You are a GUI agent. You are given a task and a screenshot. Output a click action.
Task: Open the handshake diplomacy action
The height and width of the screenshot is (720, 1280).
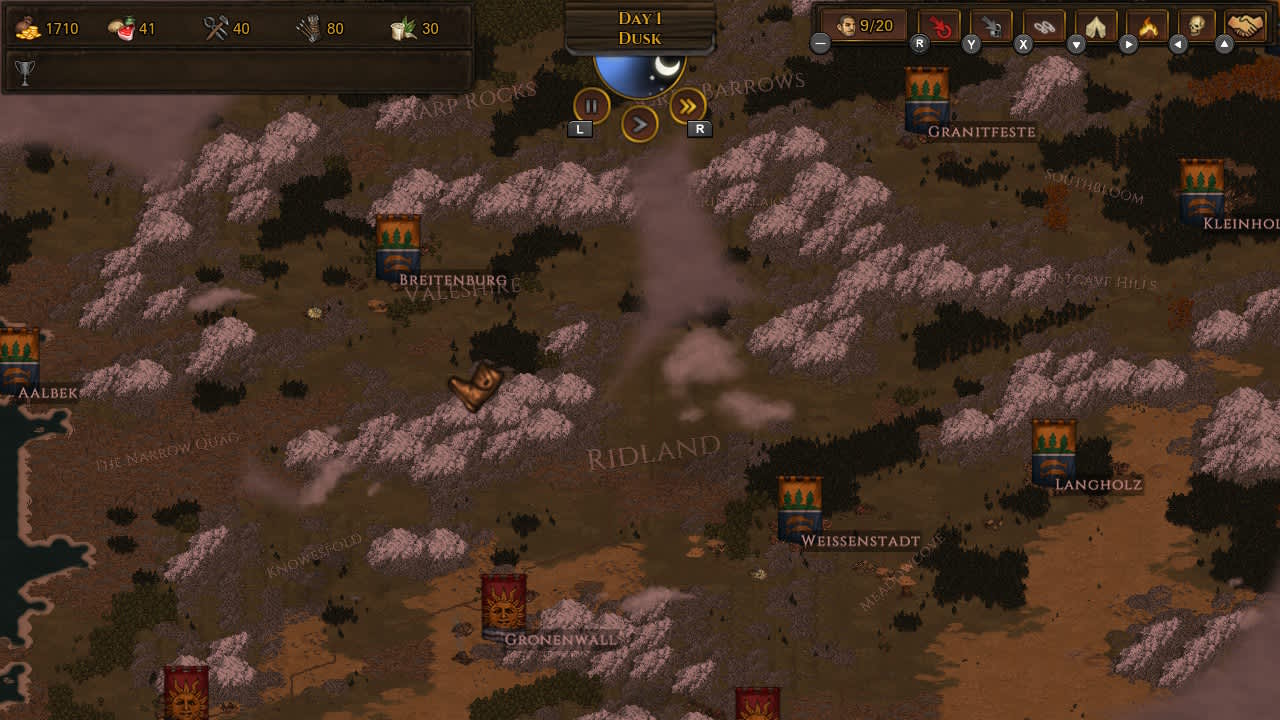point(1245,24)
